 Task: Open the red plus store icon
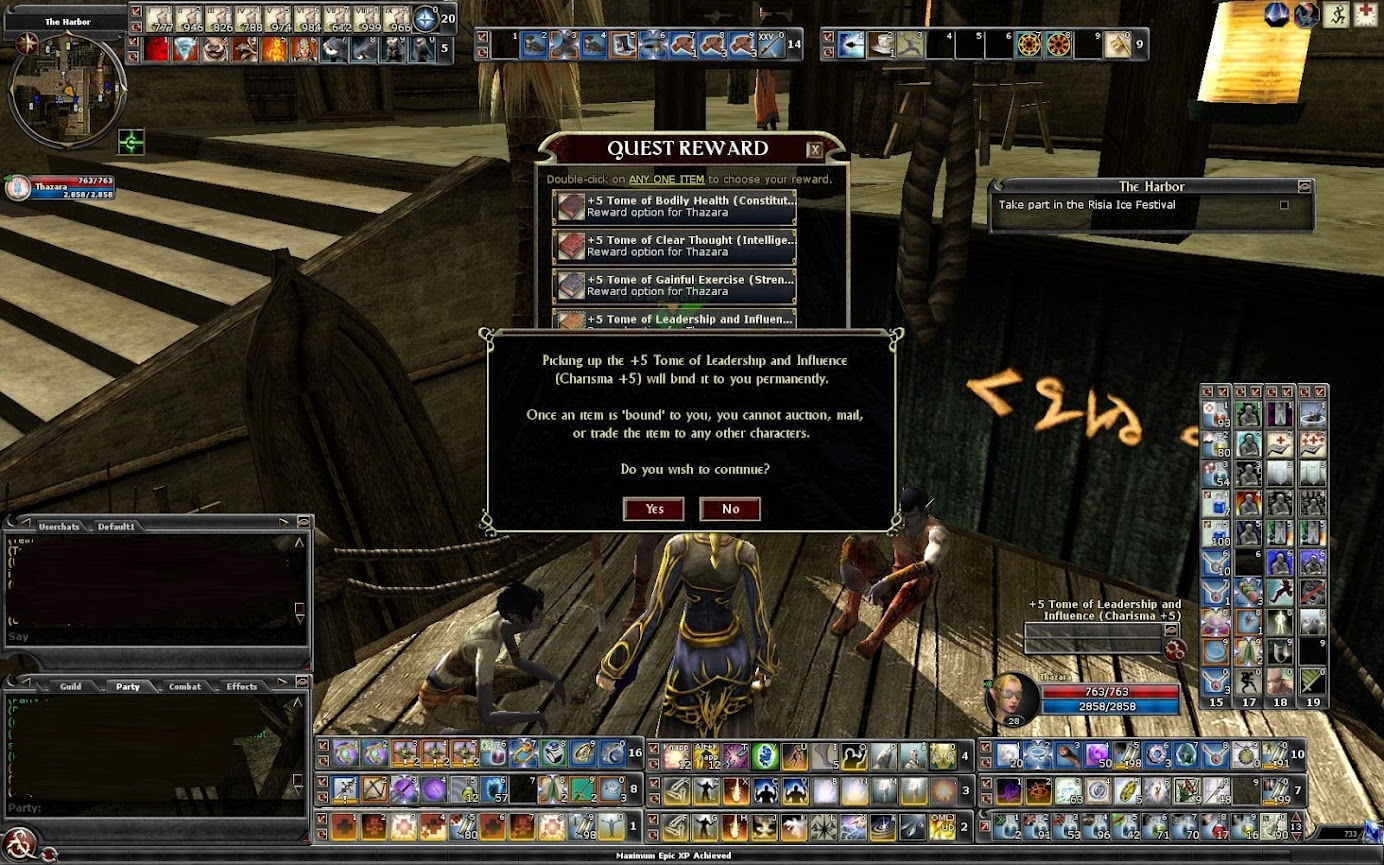click(1366, 14)
